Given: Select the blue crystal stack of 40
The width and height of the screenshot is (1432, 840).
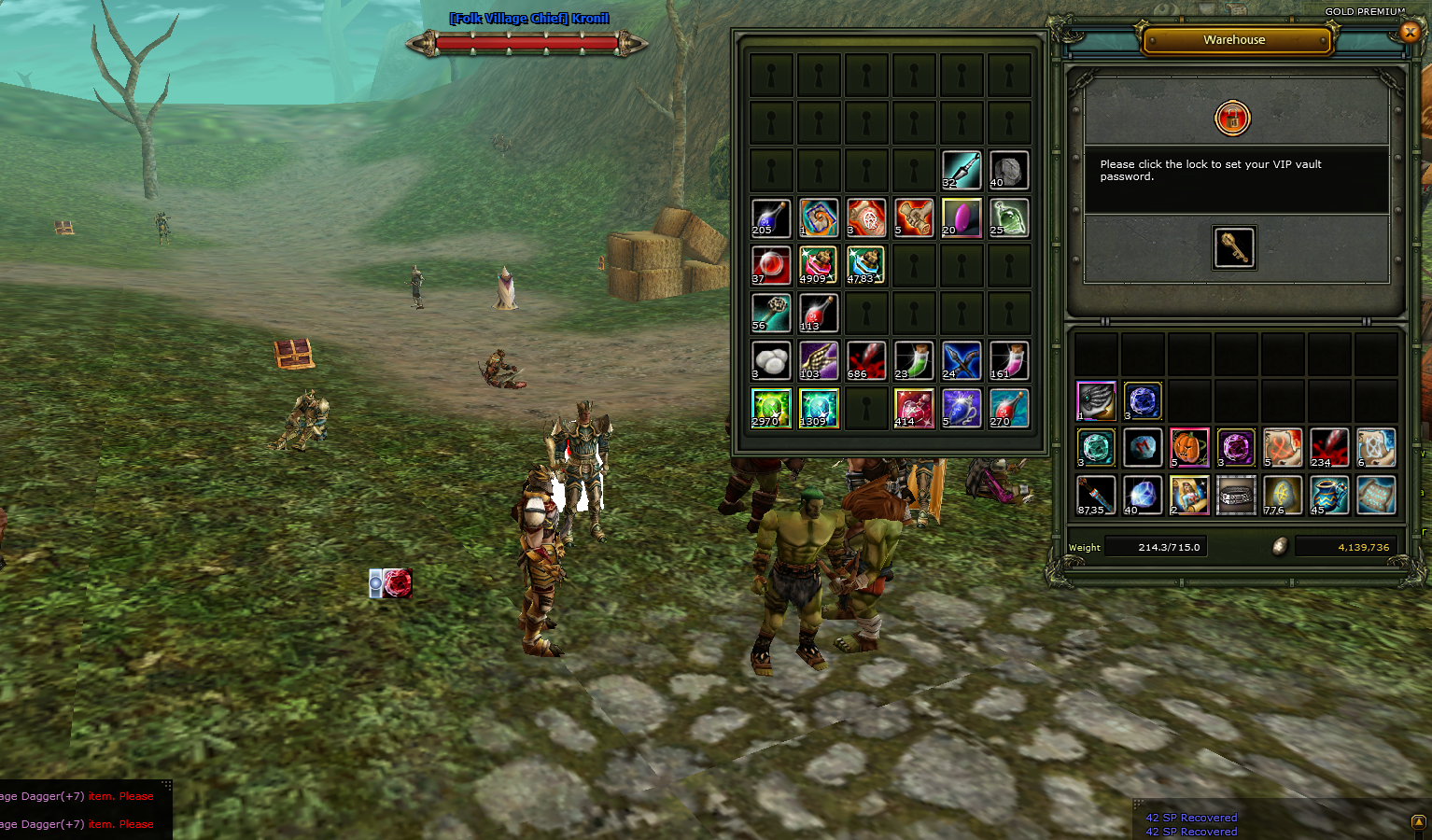Looking at the screenshot, I should coord(1143,496).
